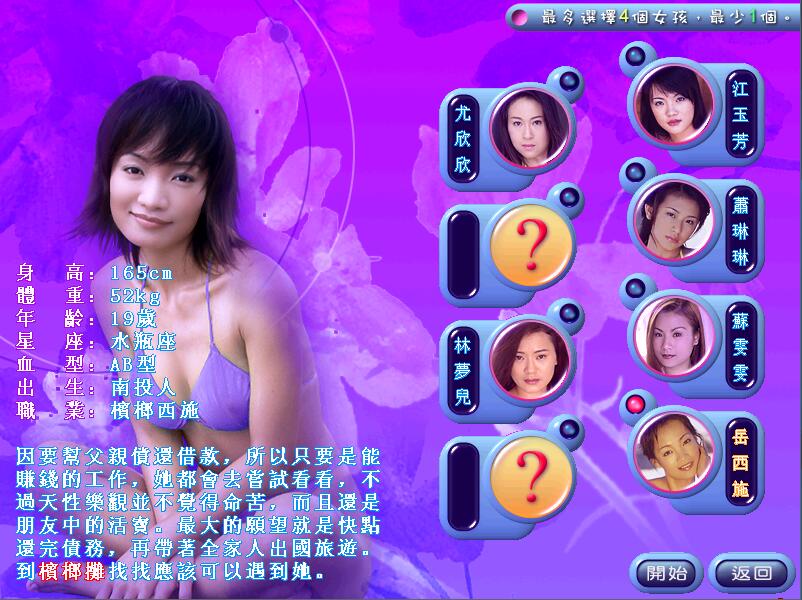
Task: Choose 蘇雯雯's portrait
Action: coord(671,331)
